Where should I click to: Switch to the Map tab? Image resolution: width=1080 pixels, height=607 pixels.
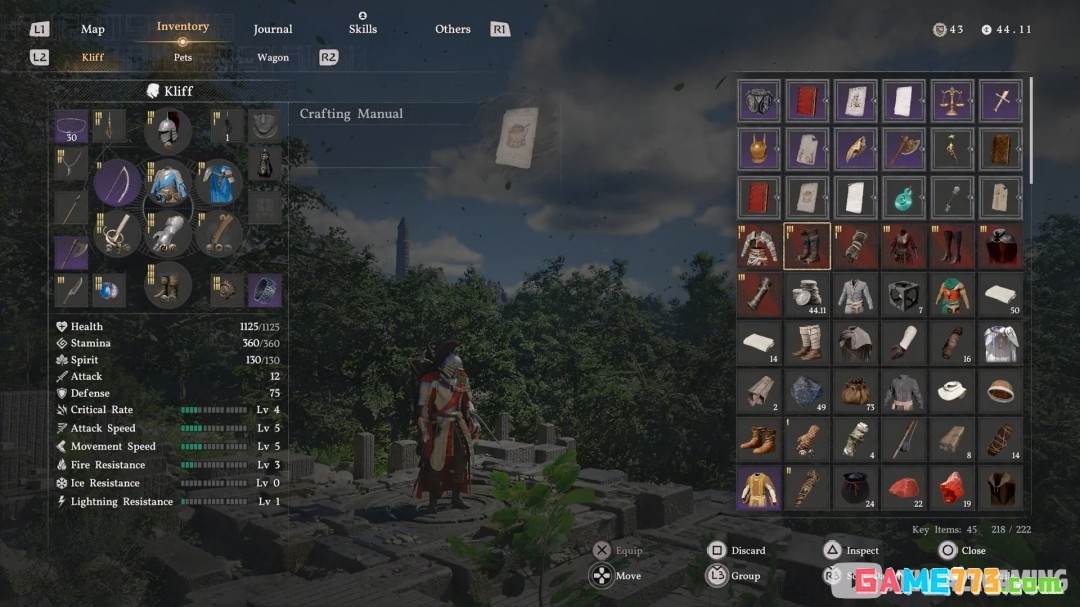(92, 30)
